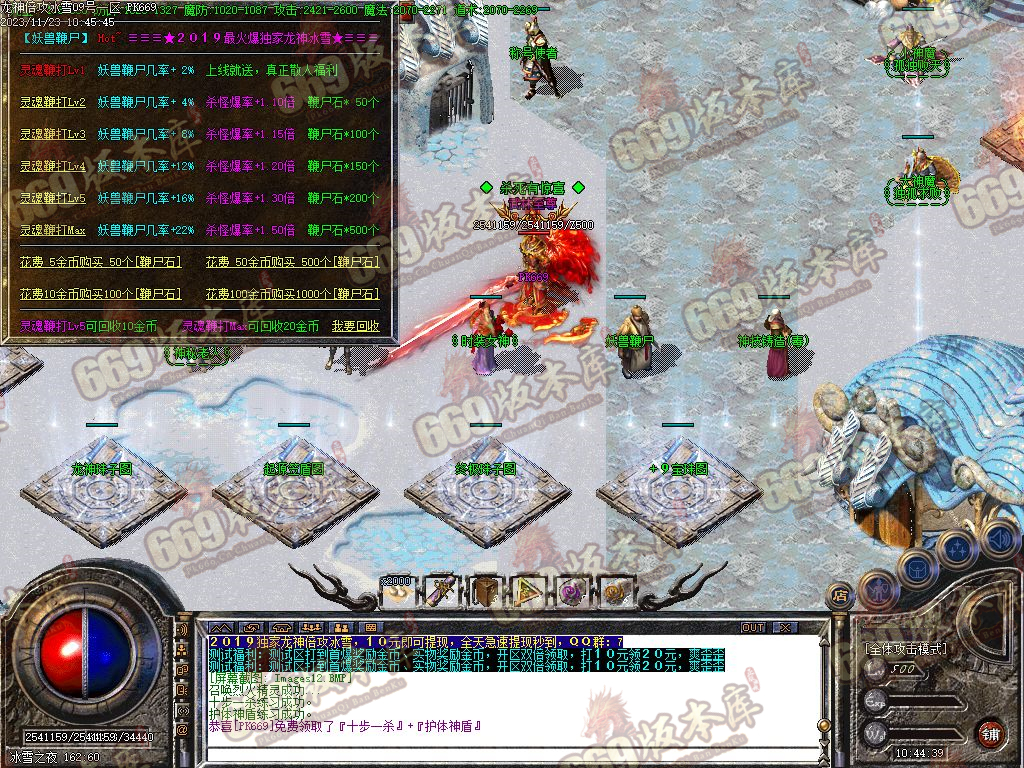Choose the 灵魂鞭打Lv3 upgrade option
Image resolution: width=1024 pixels, height=768 pixels.
pos(52,134)
